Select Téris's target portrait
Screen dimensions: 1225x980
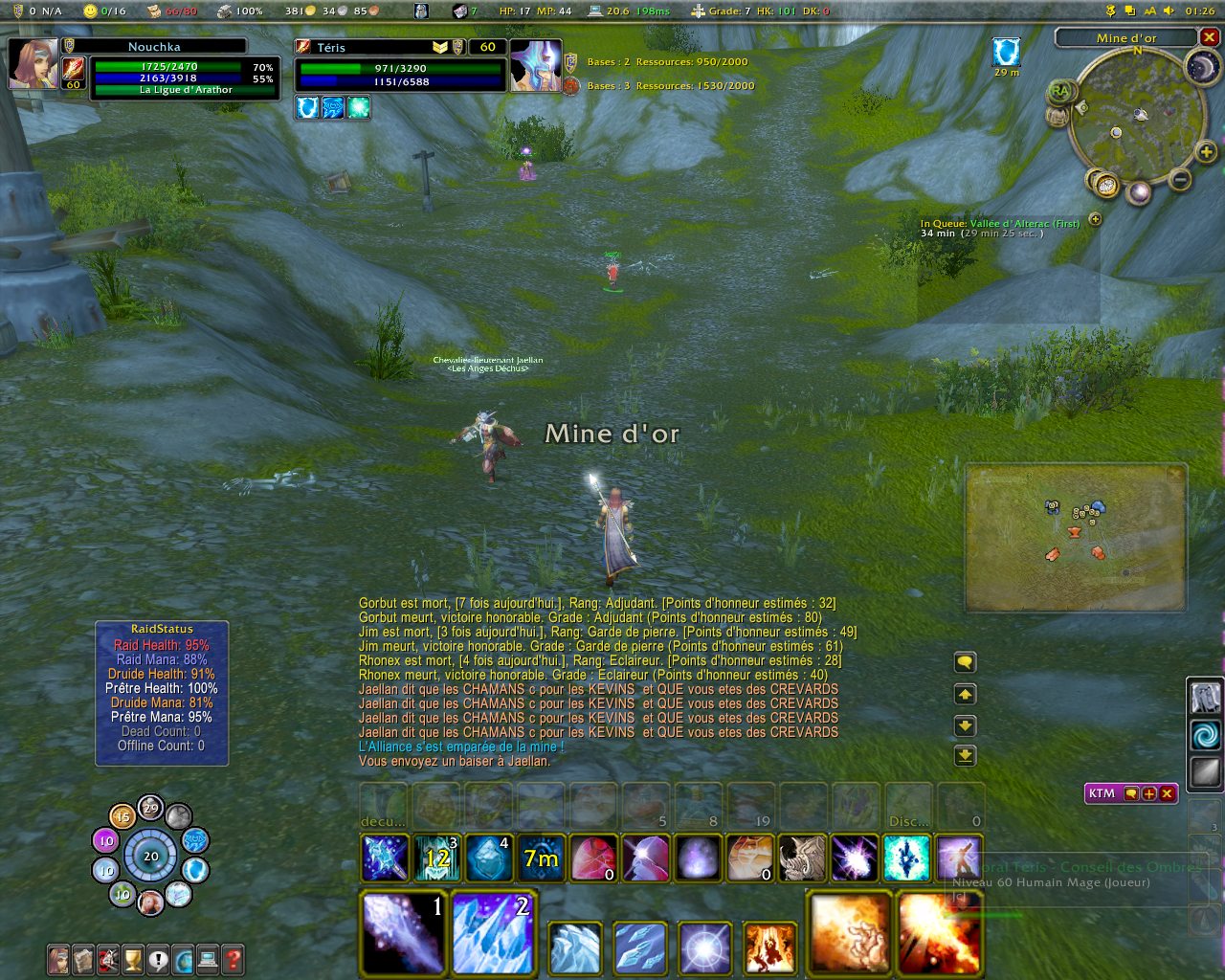click(x=536, y=65)
